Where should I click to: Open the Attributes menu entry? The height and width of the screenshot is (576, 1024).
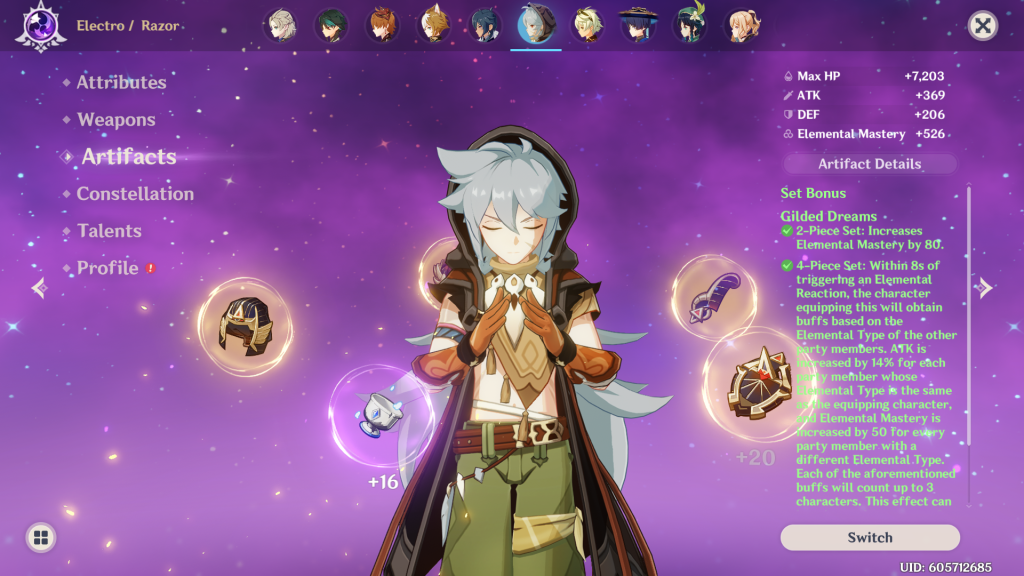pos(121,83)
